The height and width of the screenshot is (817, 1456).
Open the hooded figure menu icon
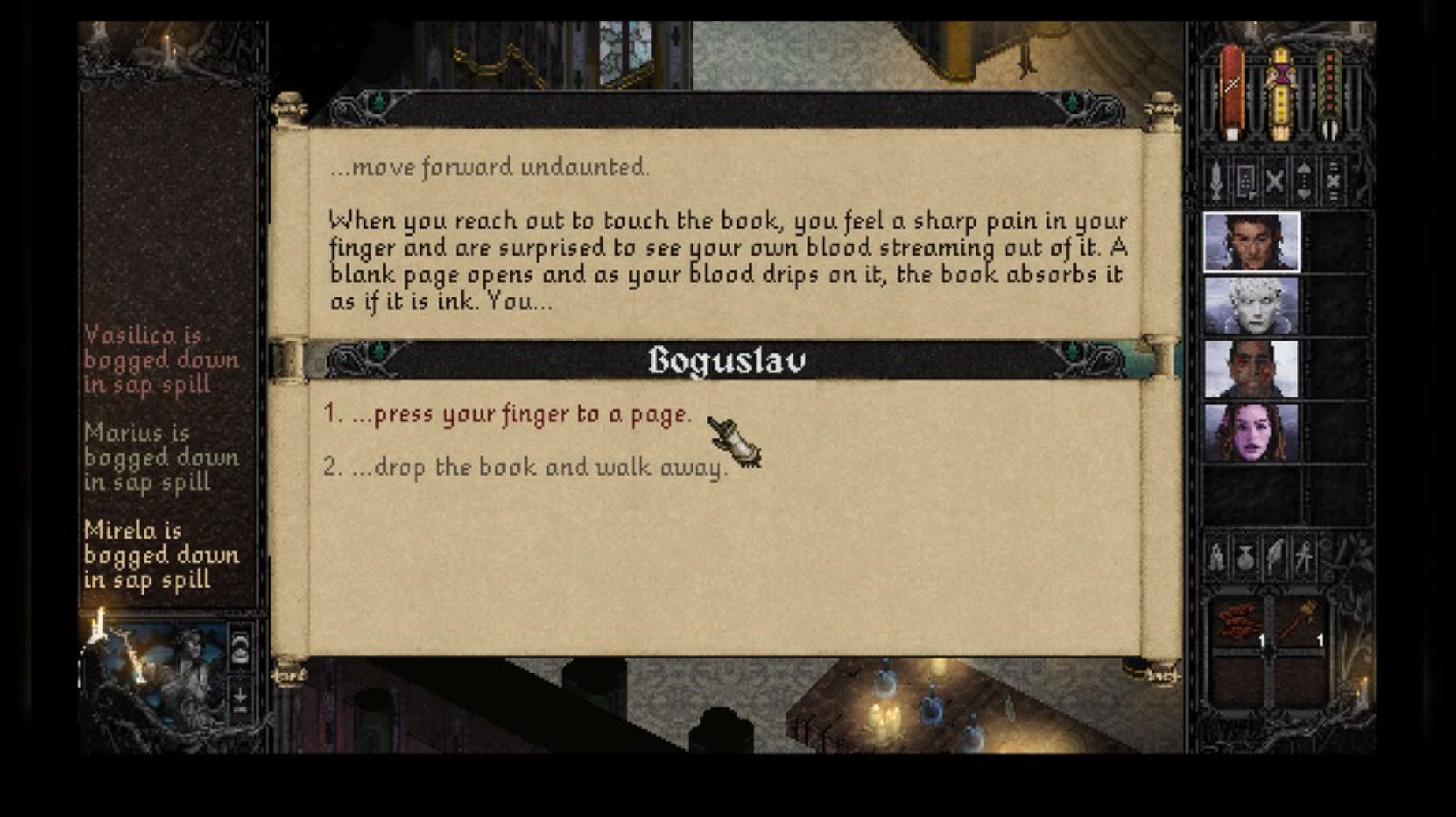pyautogui.click(x=1217, y=558)
